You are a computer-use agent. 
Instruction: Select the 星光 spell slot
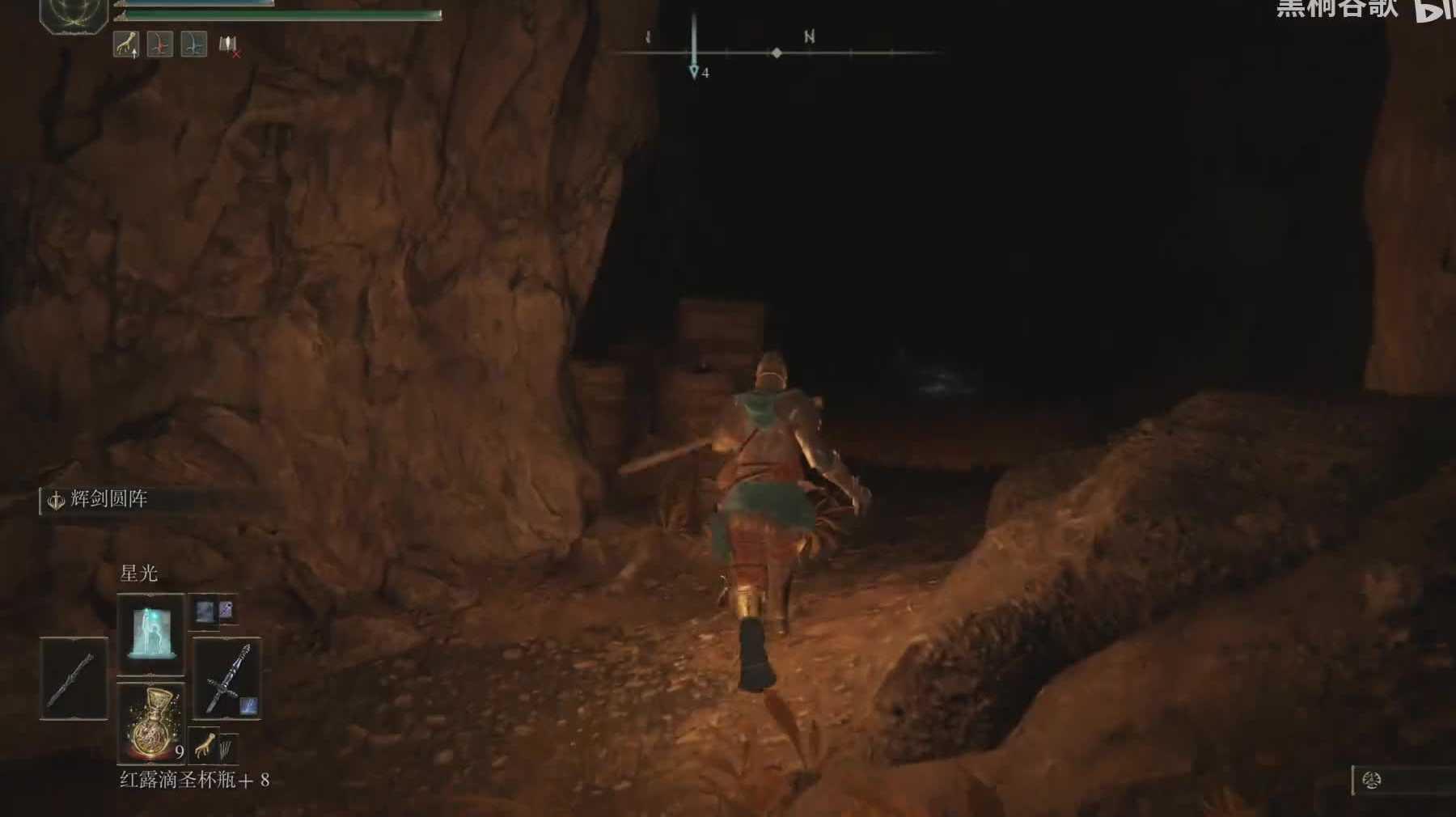point(150,634)
